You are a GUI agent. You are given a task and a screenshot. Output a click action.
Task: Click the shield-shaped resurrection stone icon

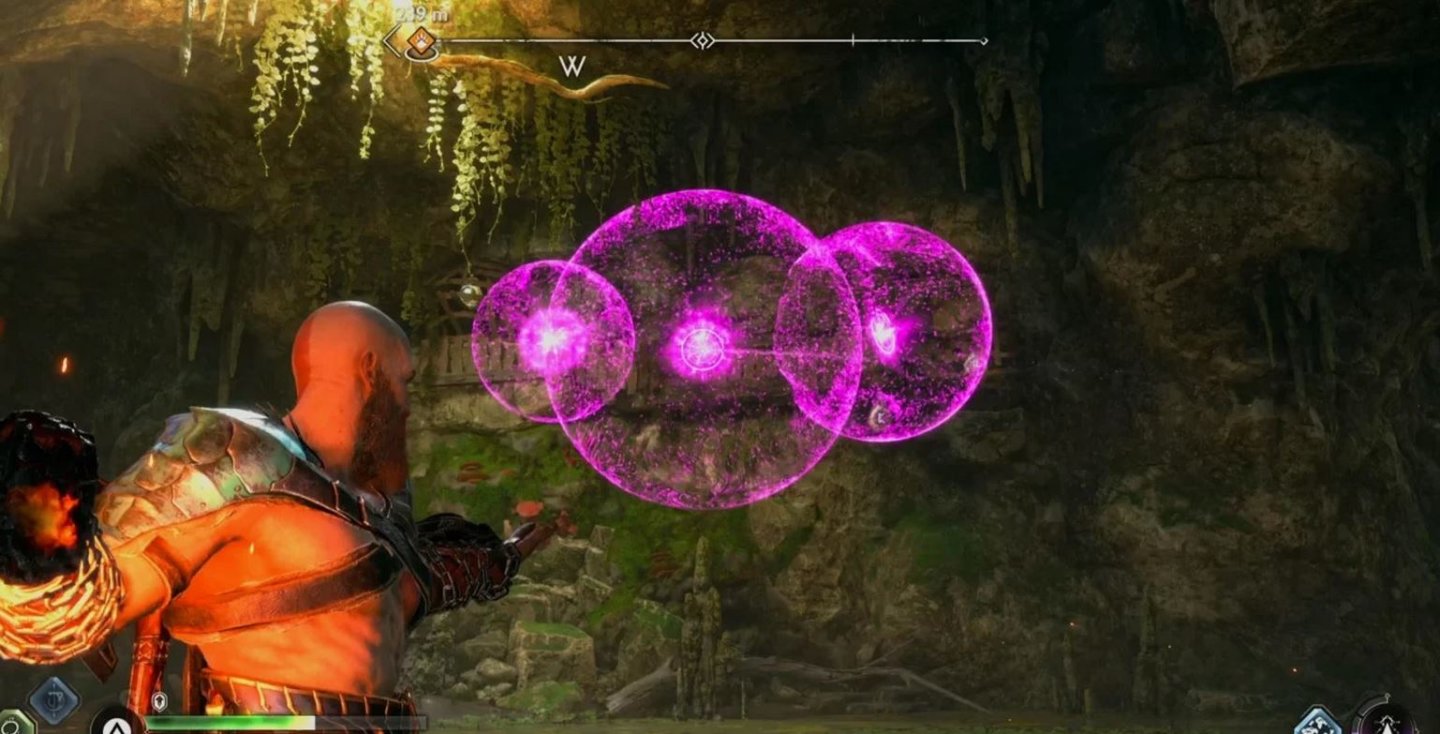[x=160, y=700]
